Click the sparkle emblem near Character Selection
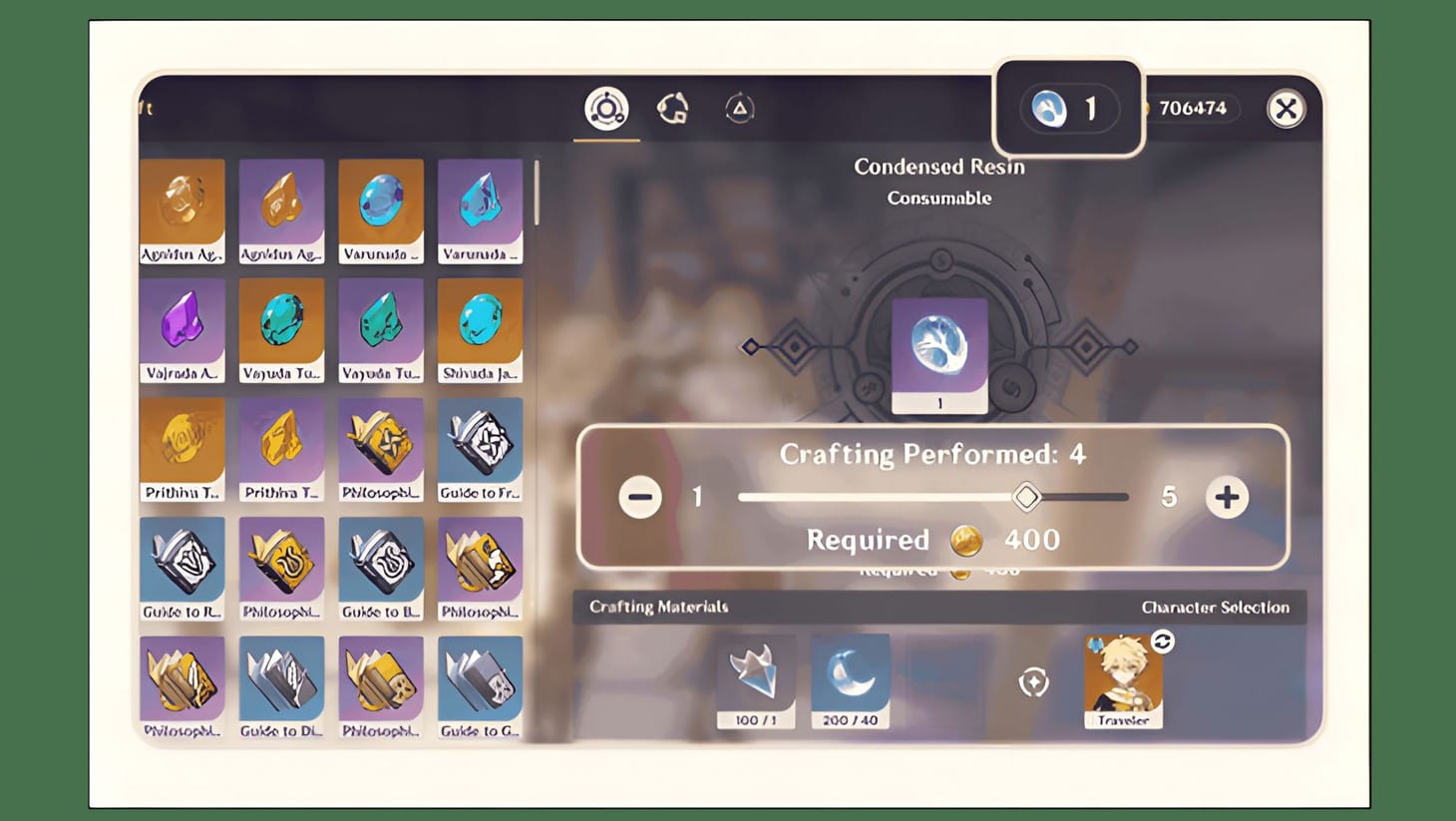The image size is (1456, 821). click(1035, 680)
